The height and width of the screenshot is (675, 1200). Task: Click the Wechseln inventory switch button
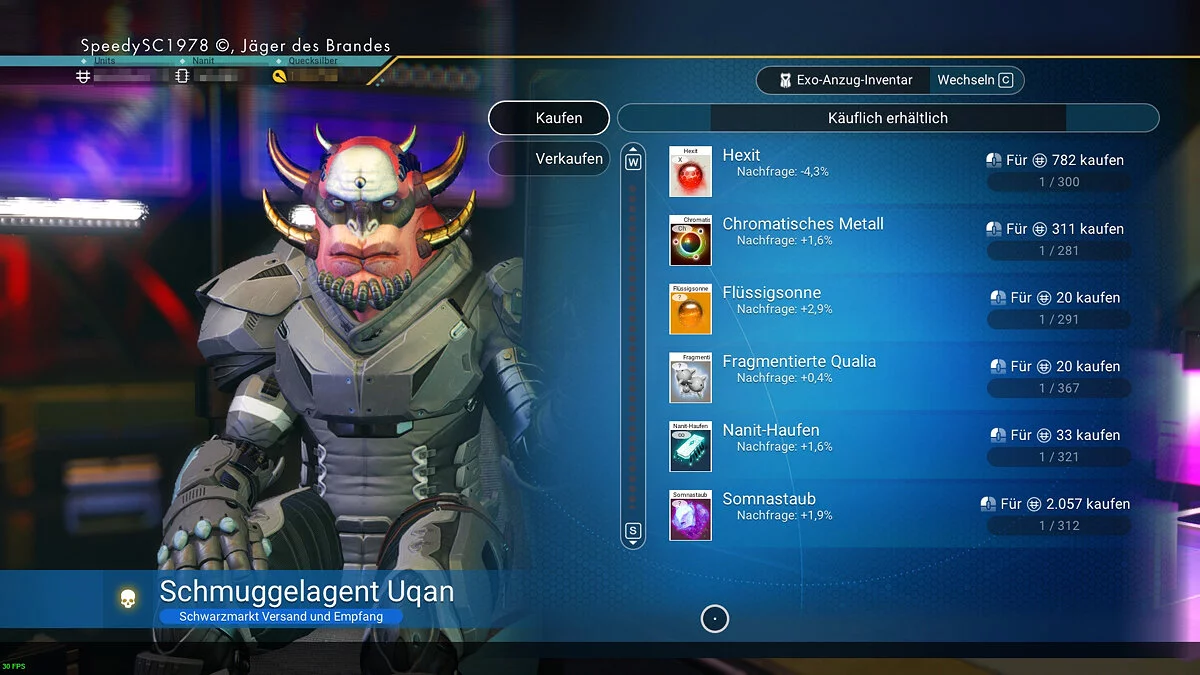pos(975,80)
